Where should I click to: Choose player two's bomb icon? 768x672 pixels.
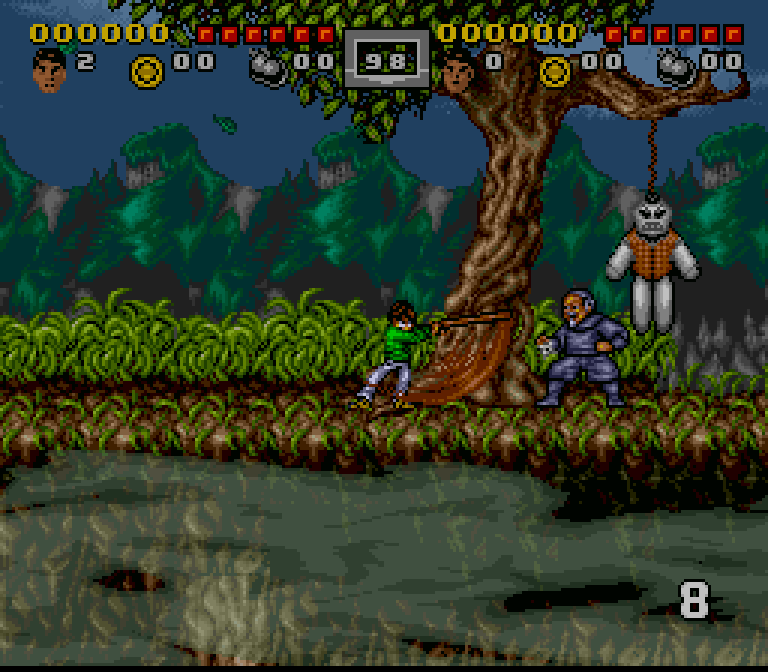(676, 68)
